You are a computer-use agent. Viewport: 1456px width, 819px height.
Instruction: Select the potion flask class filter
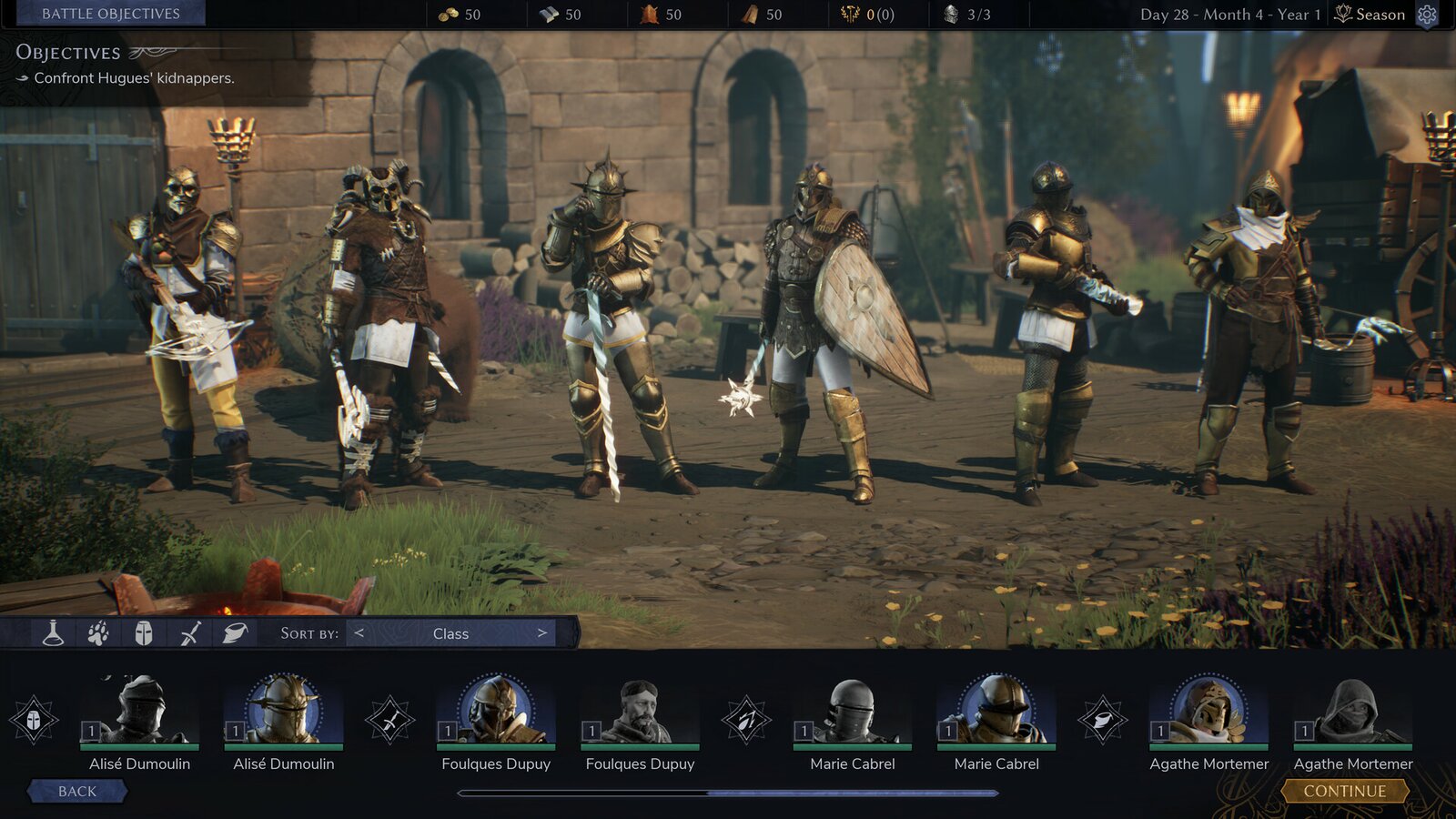(x=51, y=633)
